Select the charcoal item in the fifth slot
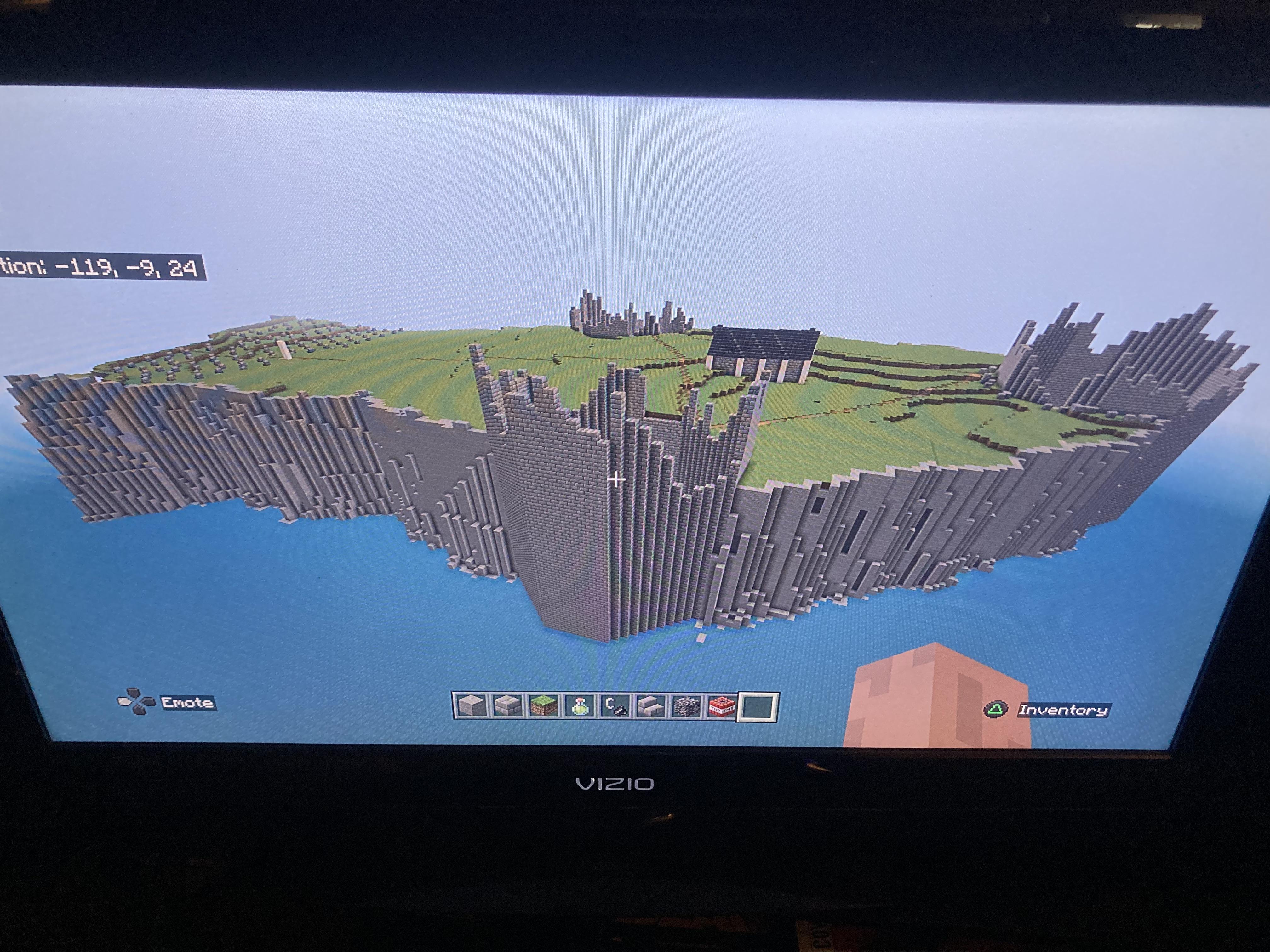This screenshot has width=1270, height=952. [x=615, y=706]
